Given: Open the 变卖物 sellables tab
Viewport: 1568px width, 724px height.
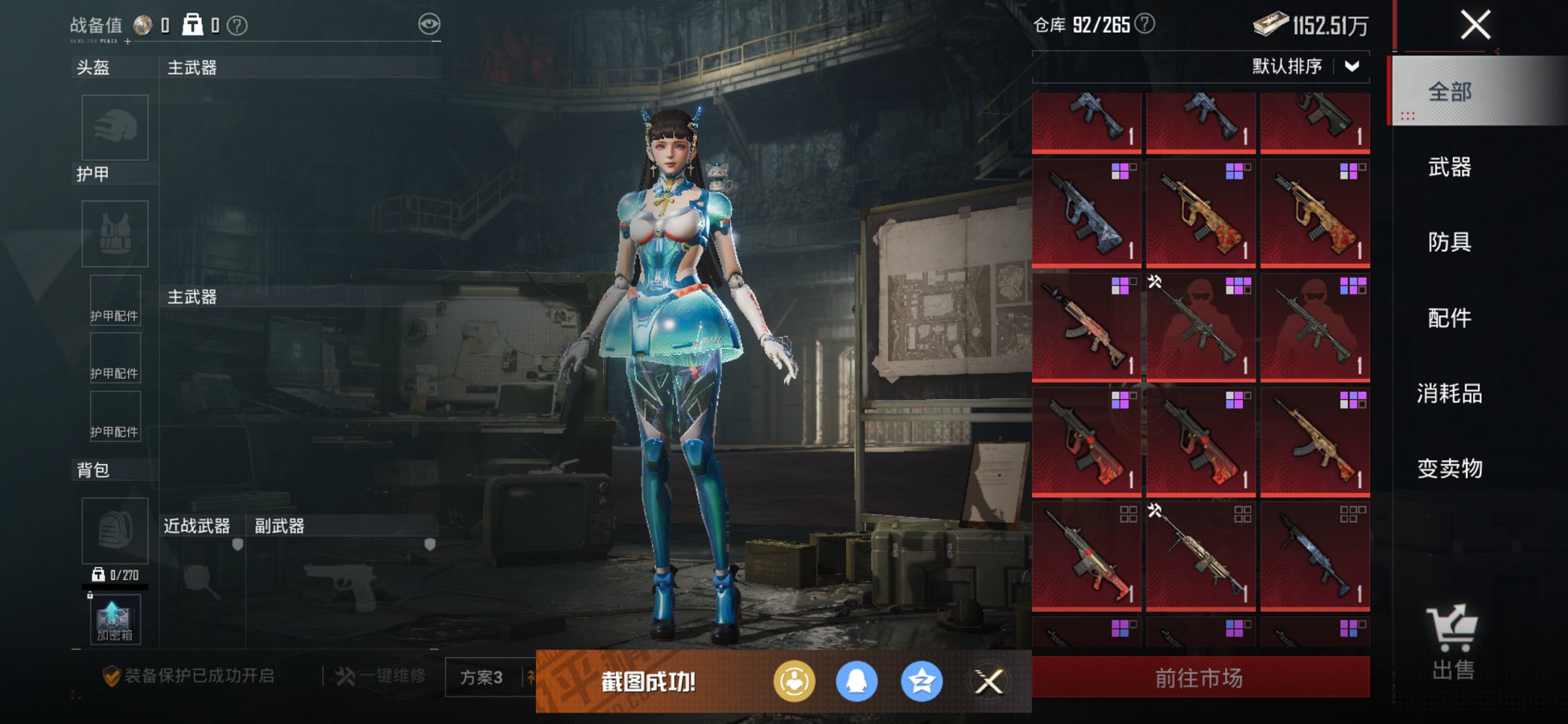Looking at the screenshot, I should tap(1449, 468).
